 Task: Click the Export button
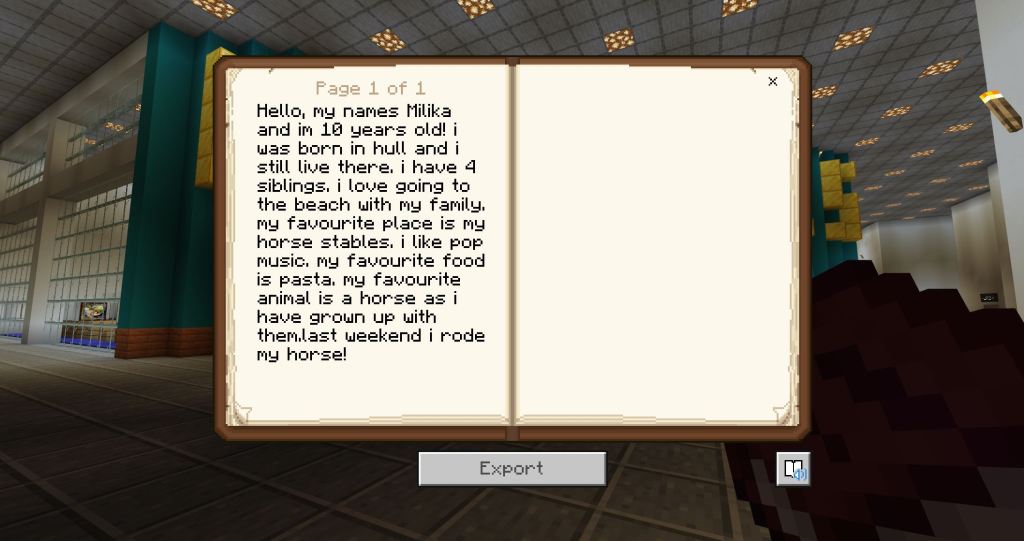click(511, 468)
